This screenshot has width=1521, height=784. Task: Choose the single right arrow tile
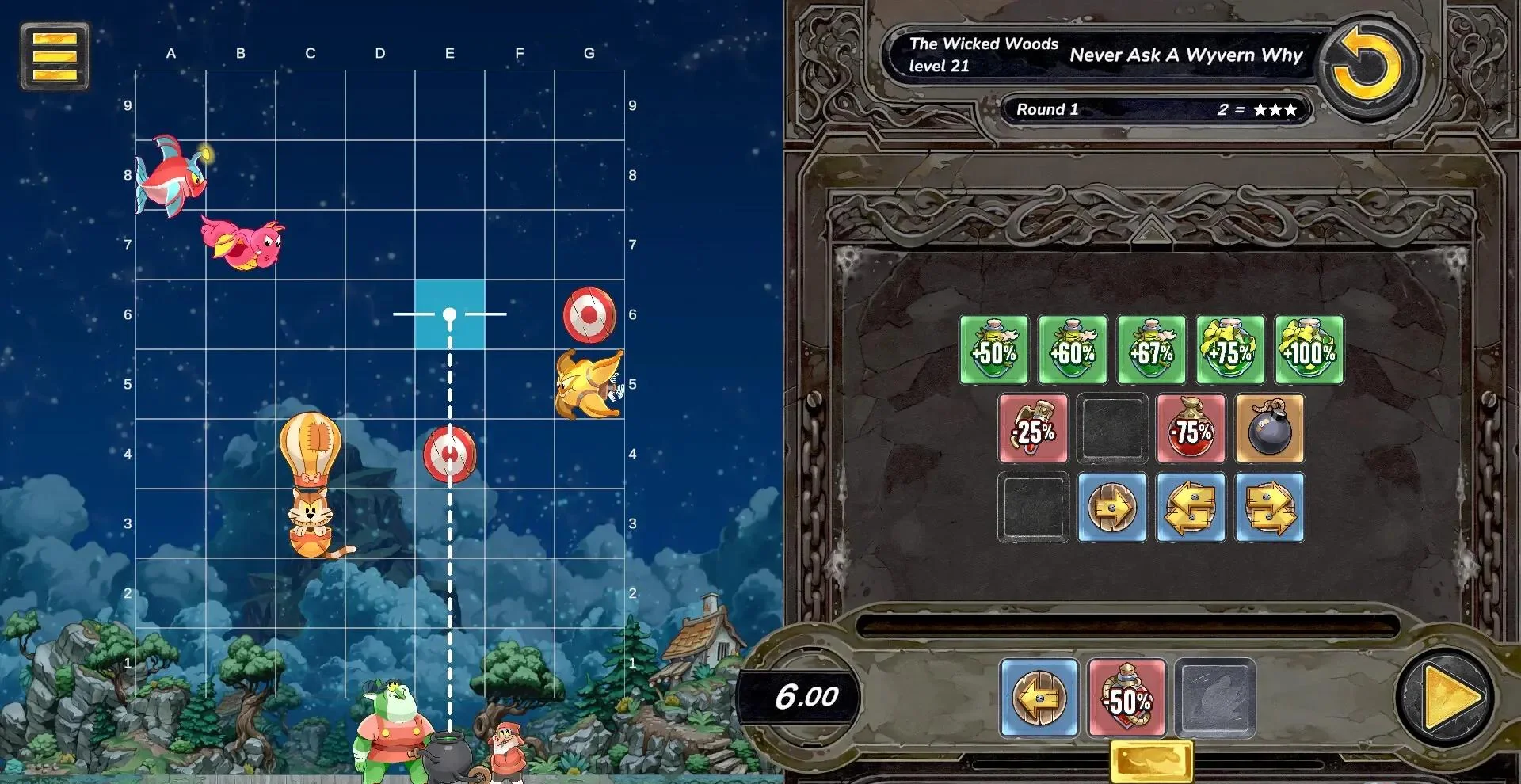(1111, 508)
